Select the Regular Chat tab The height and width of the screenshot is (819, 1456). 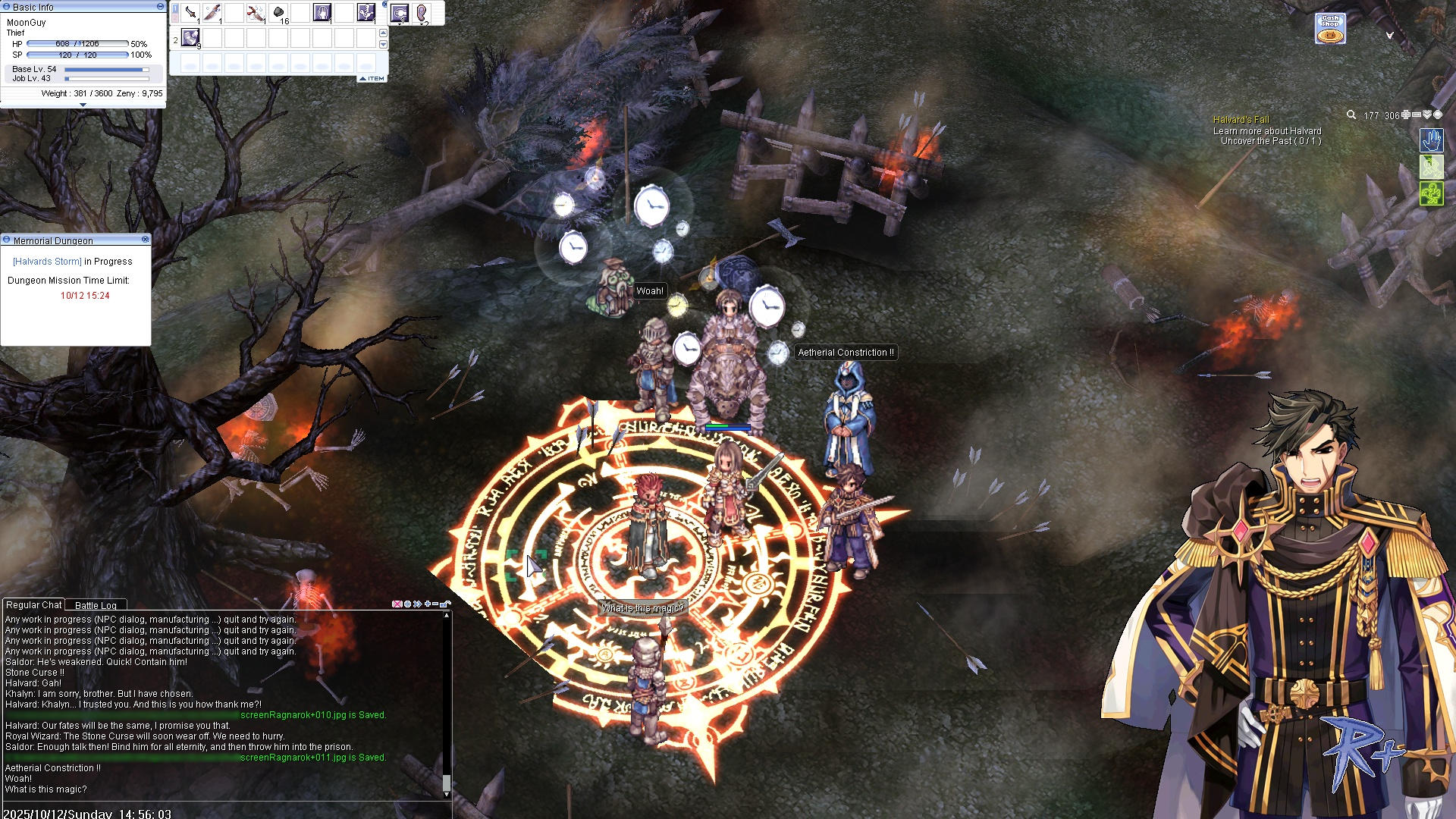tap(33, 604)
